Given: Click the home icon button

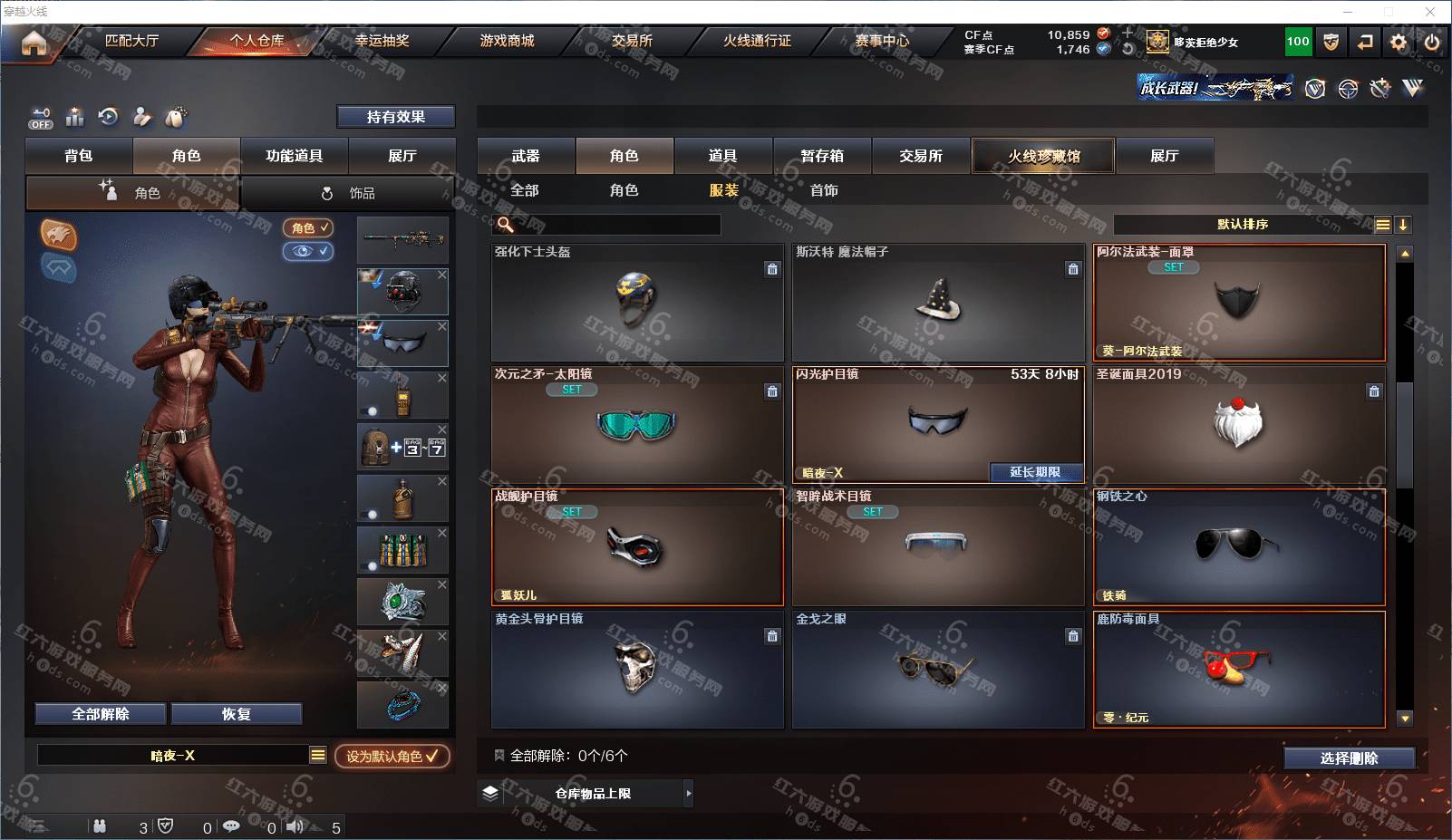Looking at the screenshot, I should (x=34, y=43).
